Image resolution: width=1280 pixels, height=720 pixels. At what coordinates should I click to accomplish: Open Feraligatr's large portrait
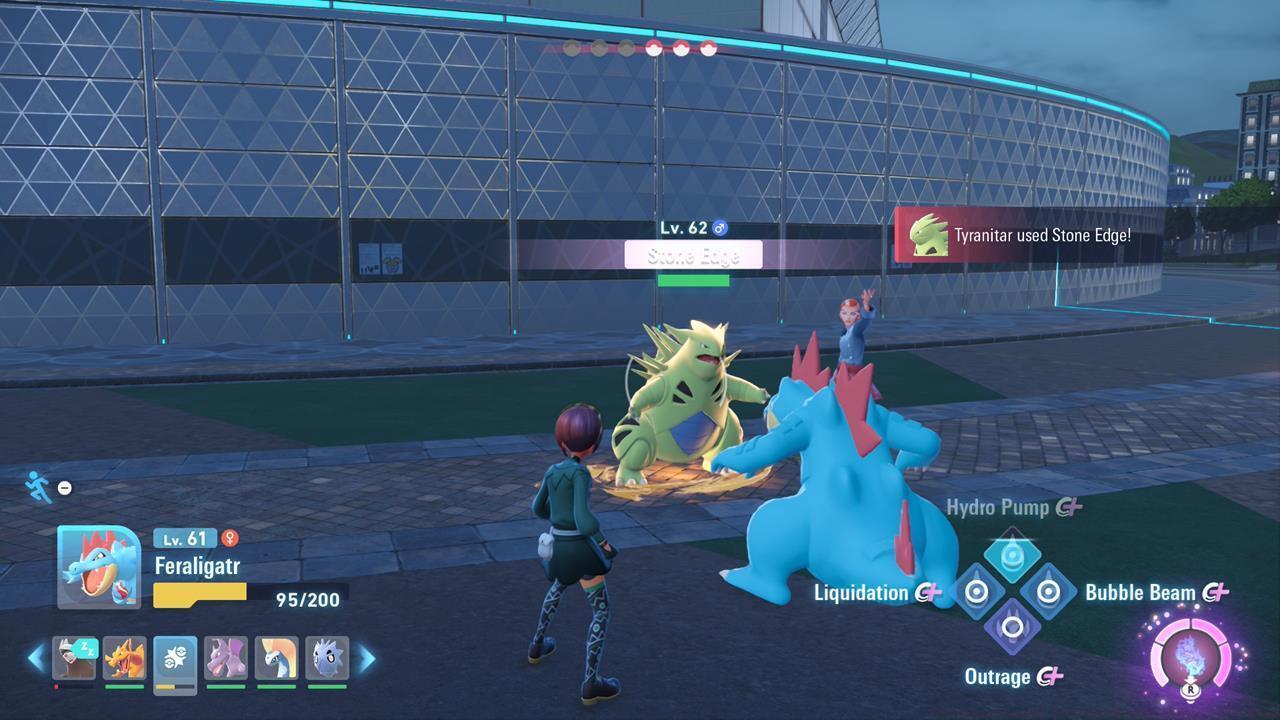pyautogui.click(x=99, y=567)
